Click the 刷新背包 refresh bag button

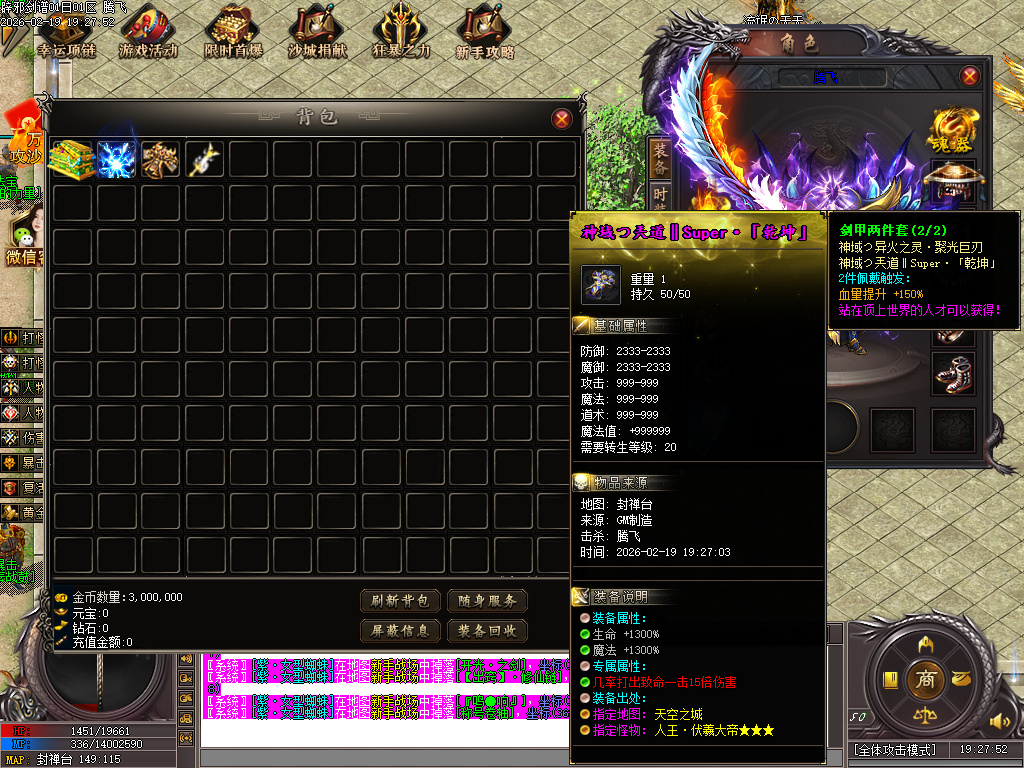[400, 601]
